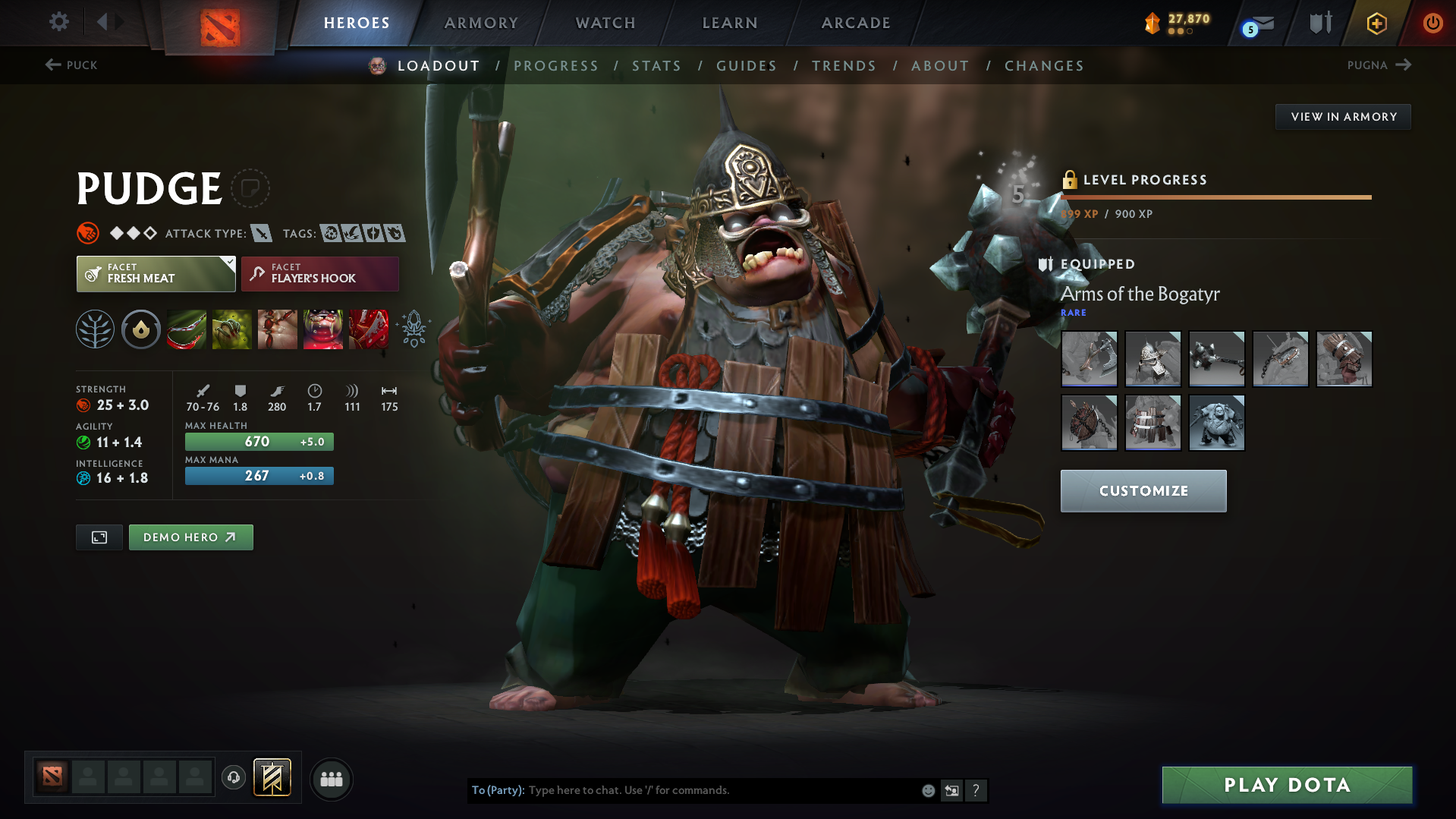Open the emoji picker in chat
This screenshot has height=819, width=1456.
[x=927, y=790]
